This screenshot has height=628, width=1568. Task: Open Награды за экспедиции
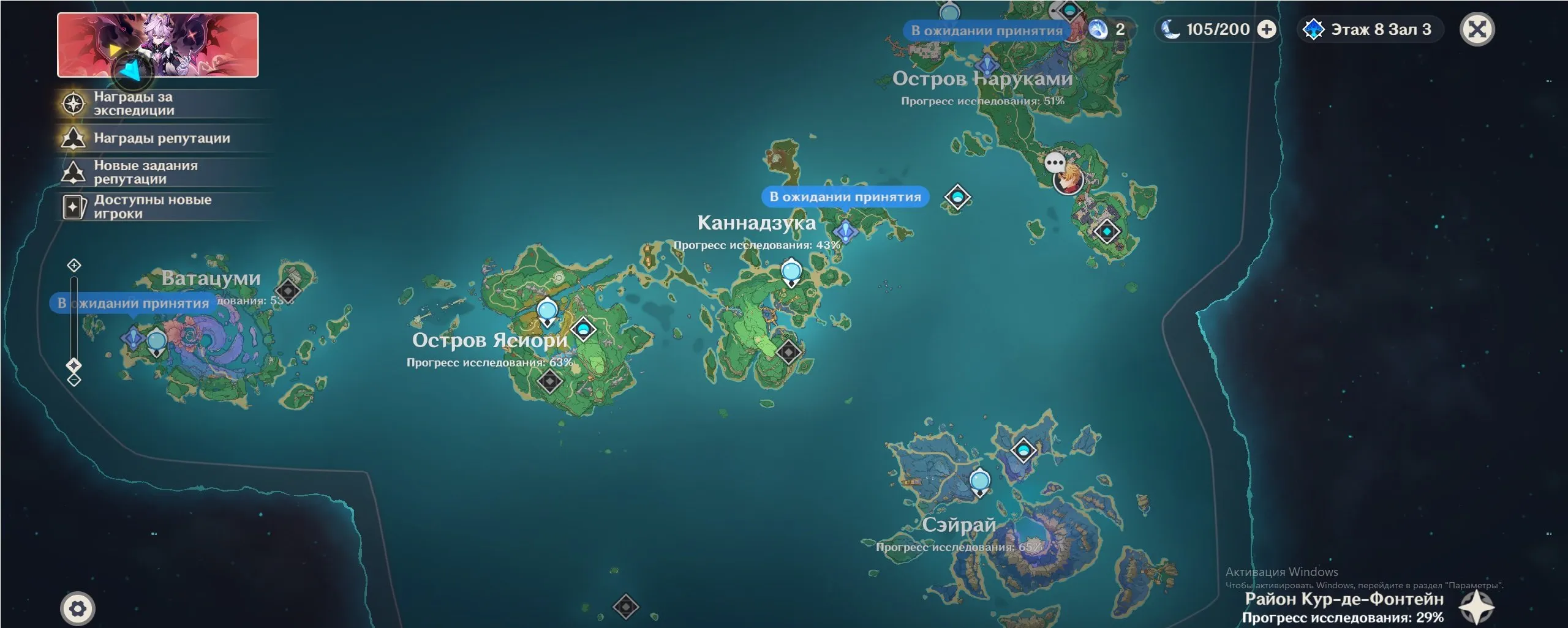pos(134,103)
